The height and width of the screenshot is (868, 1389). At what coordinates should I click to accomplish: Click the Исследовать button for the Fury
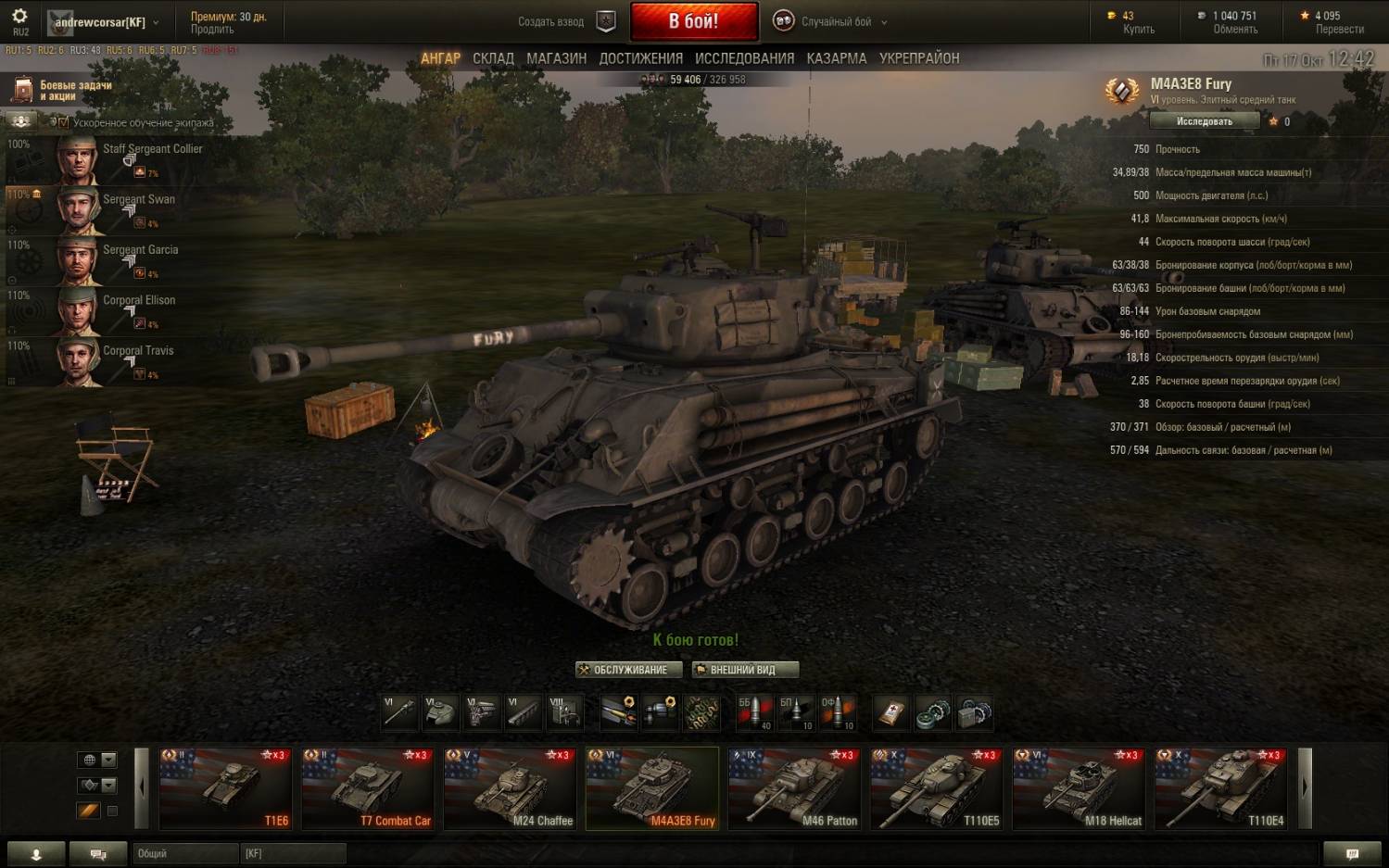(x=1204, y=121)
